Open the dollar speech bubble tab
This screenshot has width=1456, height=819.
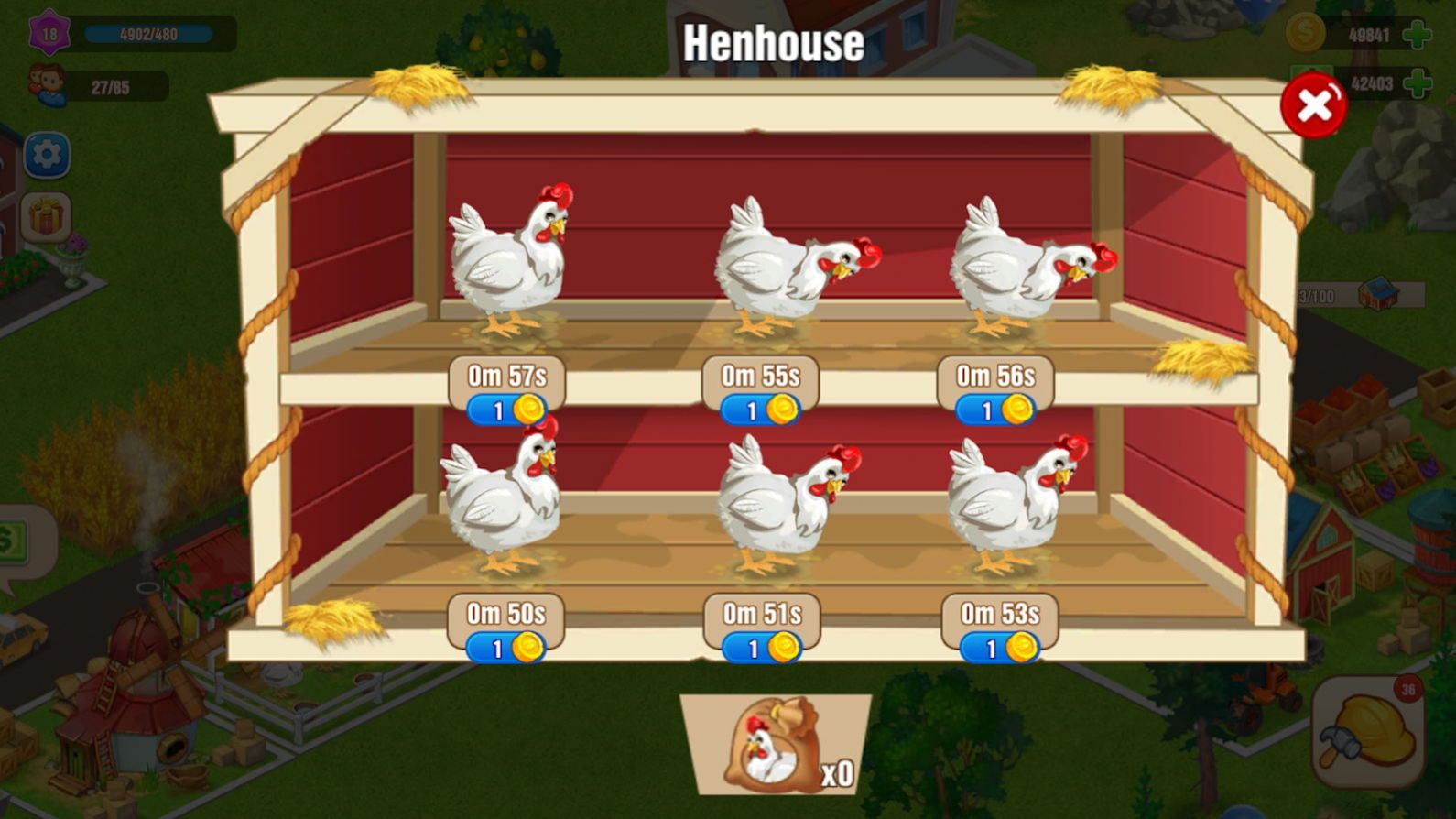coord(18,542)
